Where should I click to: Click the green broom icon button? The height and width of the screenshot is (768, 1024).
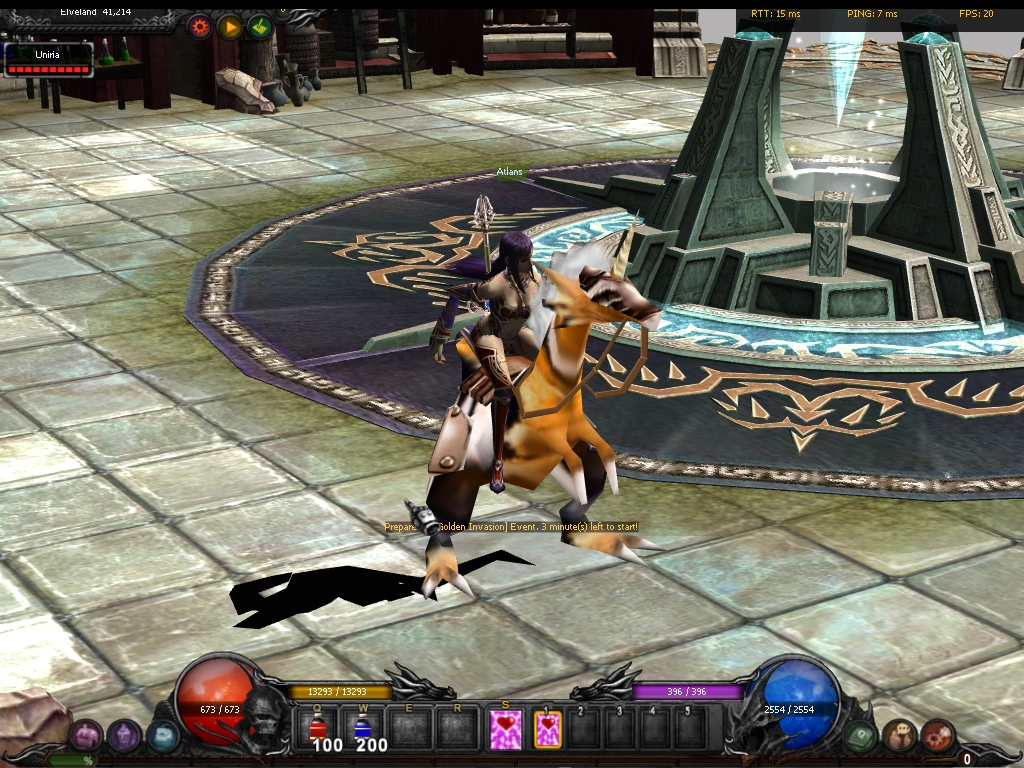point(260,27)
